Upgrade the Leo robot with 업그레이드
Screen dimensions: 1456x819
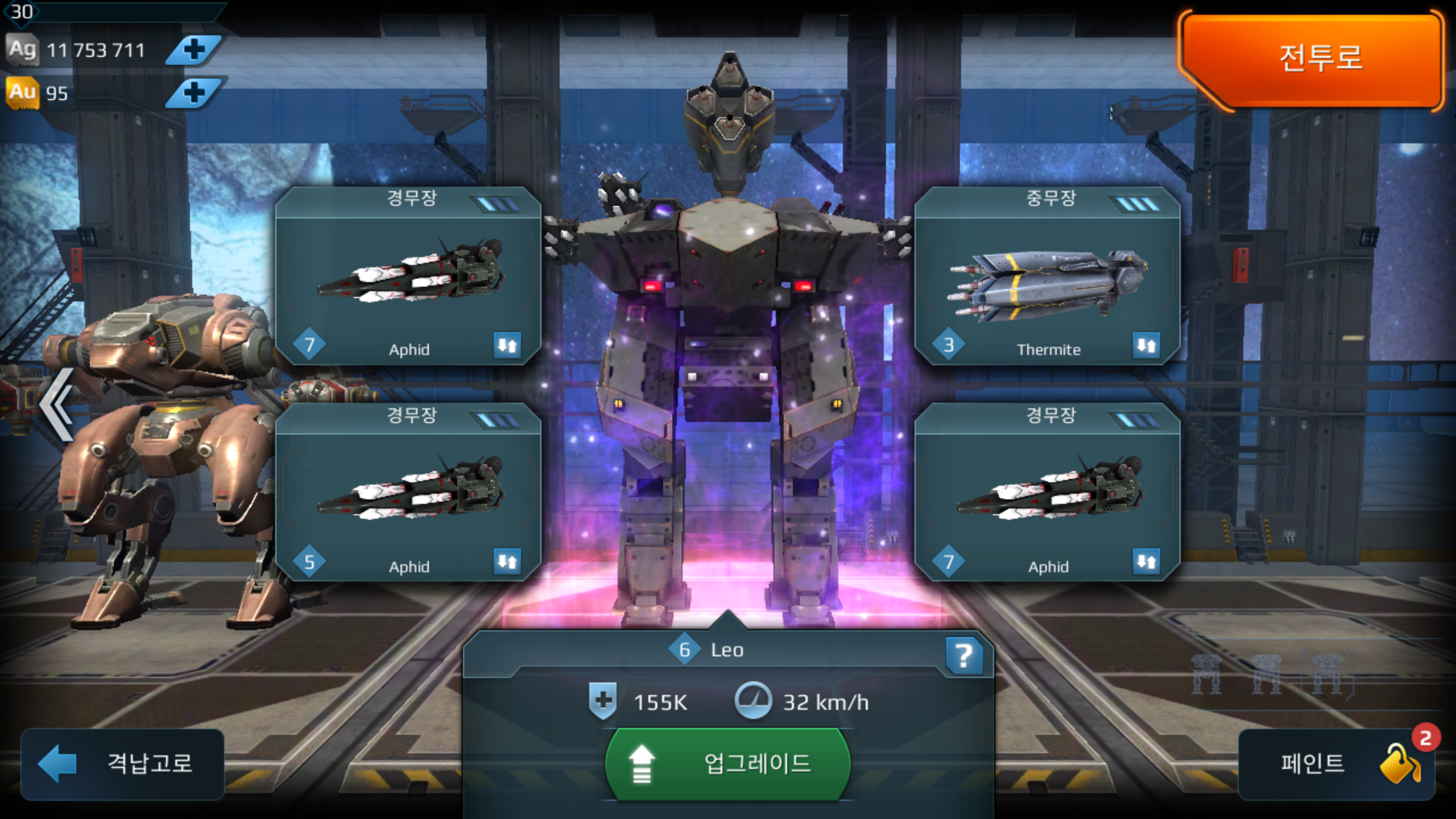point(728,763)
